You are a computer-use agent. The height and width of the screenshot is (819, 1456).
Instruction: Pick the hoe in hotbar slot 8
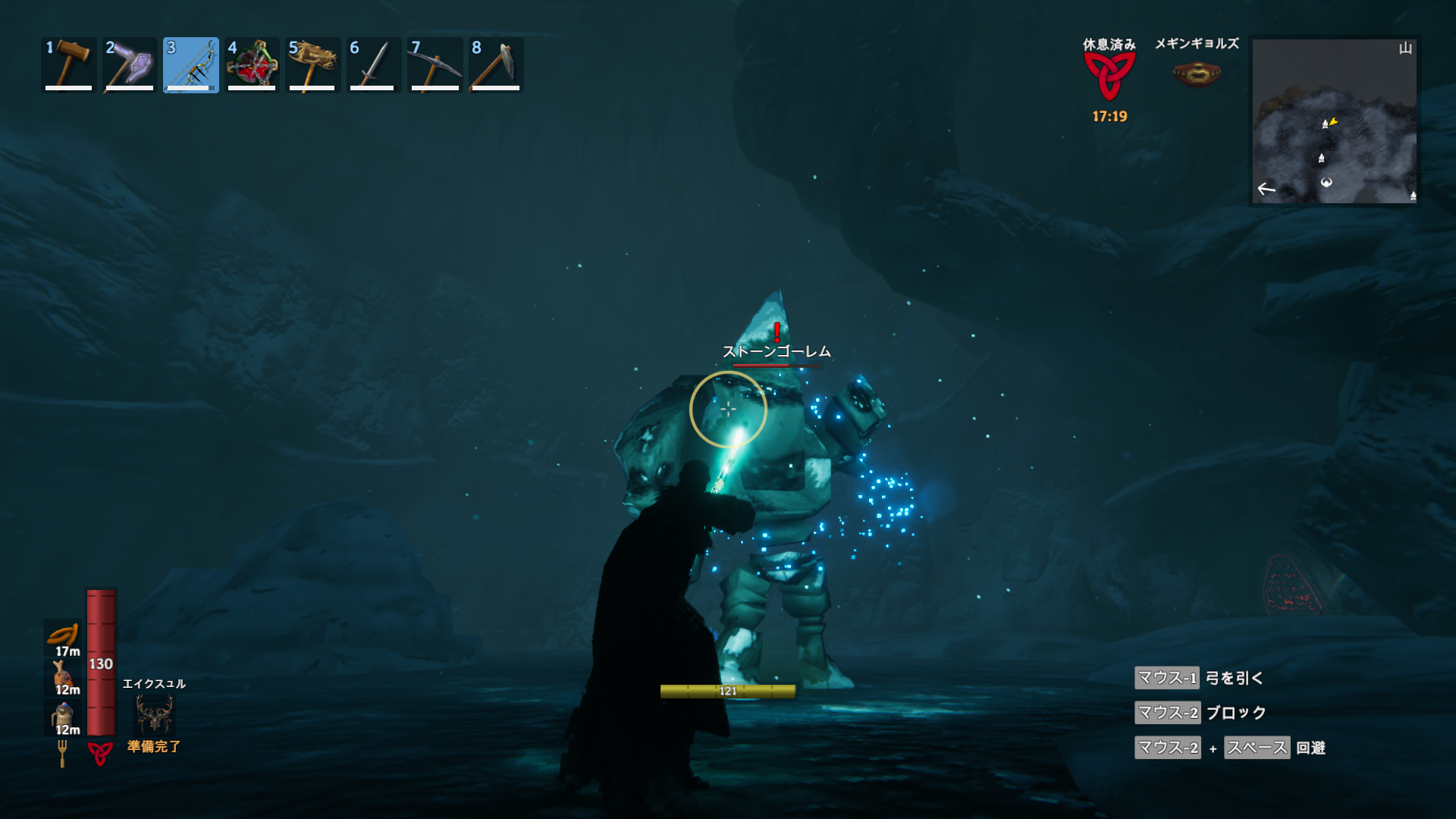coord(495,65)
